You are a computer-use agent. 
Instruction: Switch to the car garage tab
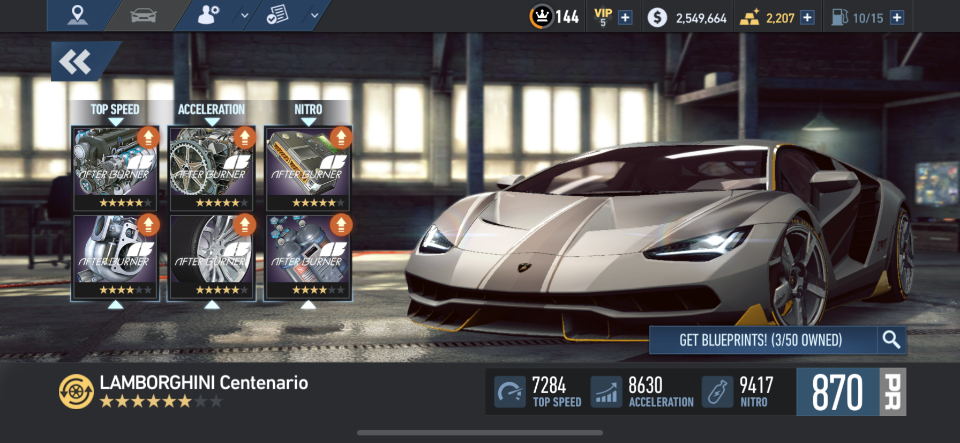[x=142, y=15]
